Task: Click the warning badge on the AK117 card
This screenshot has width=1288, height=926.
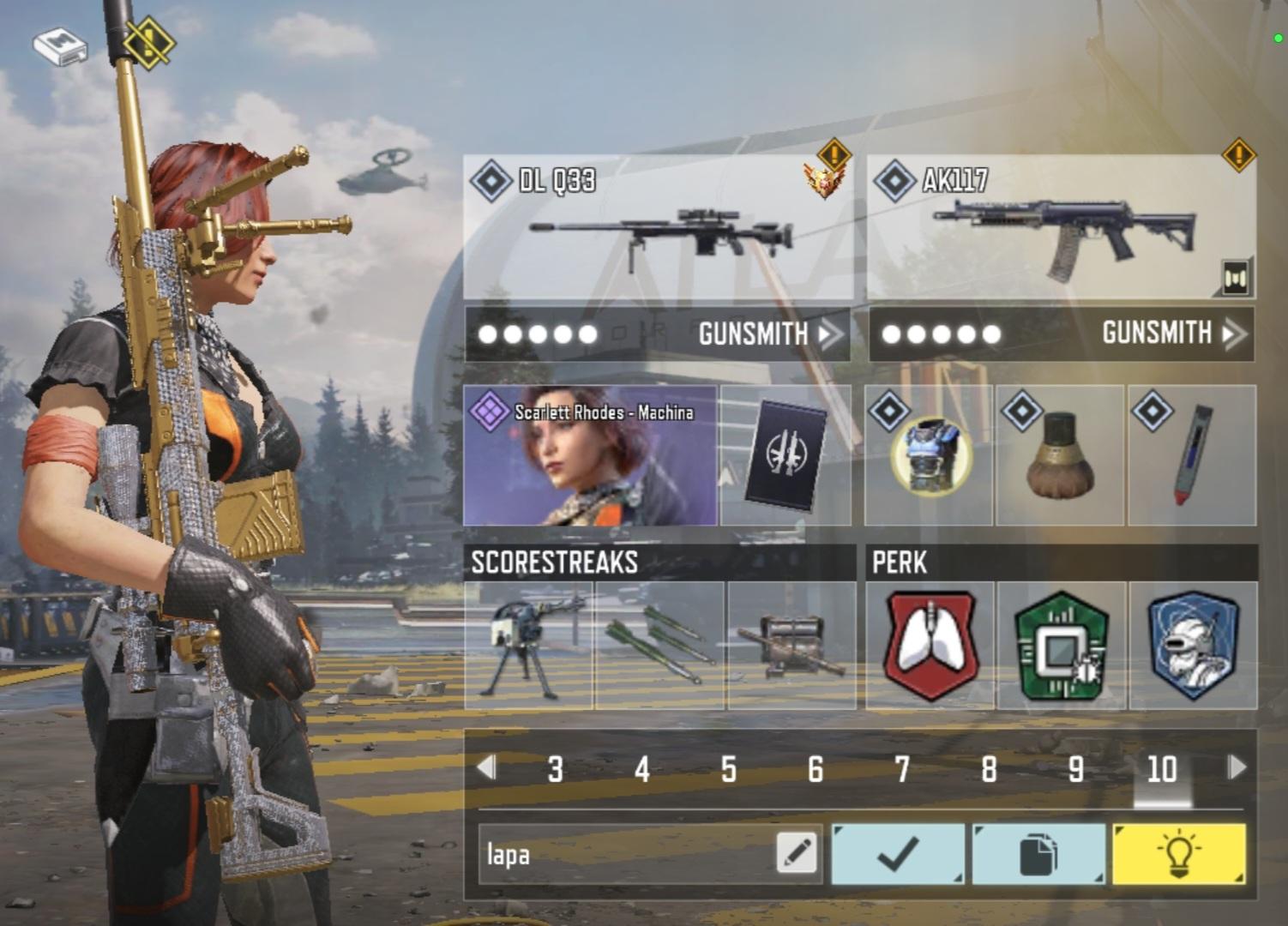Action: [x=1237, y=157]
